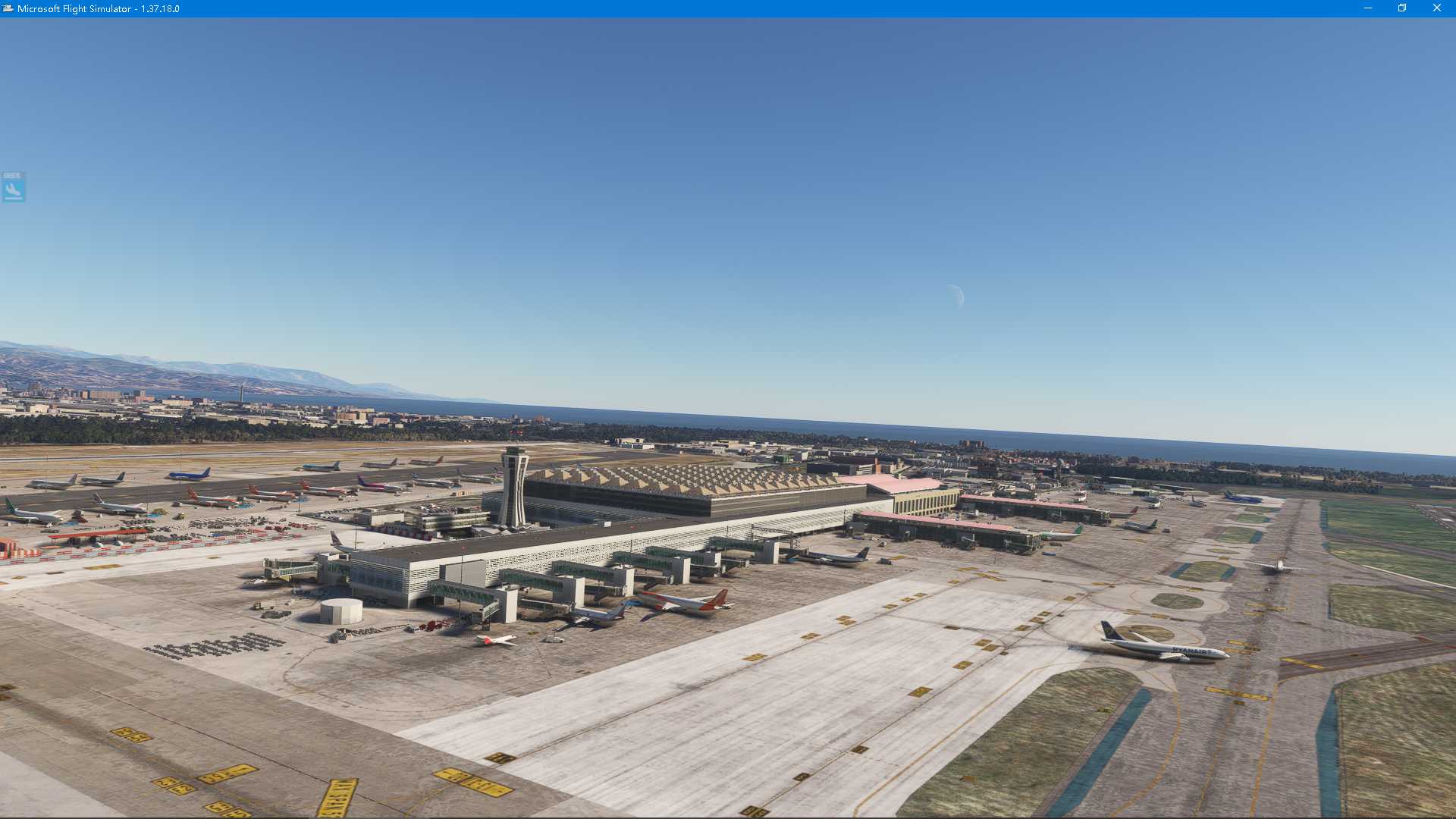Minimize the Flight Simulator window
Viewport: 1456px width, 819px height.
pyautogui.click(x=1368, y=8)
